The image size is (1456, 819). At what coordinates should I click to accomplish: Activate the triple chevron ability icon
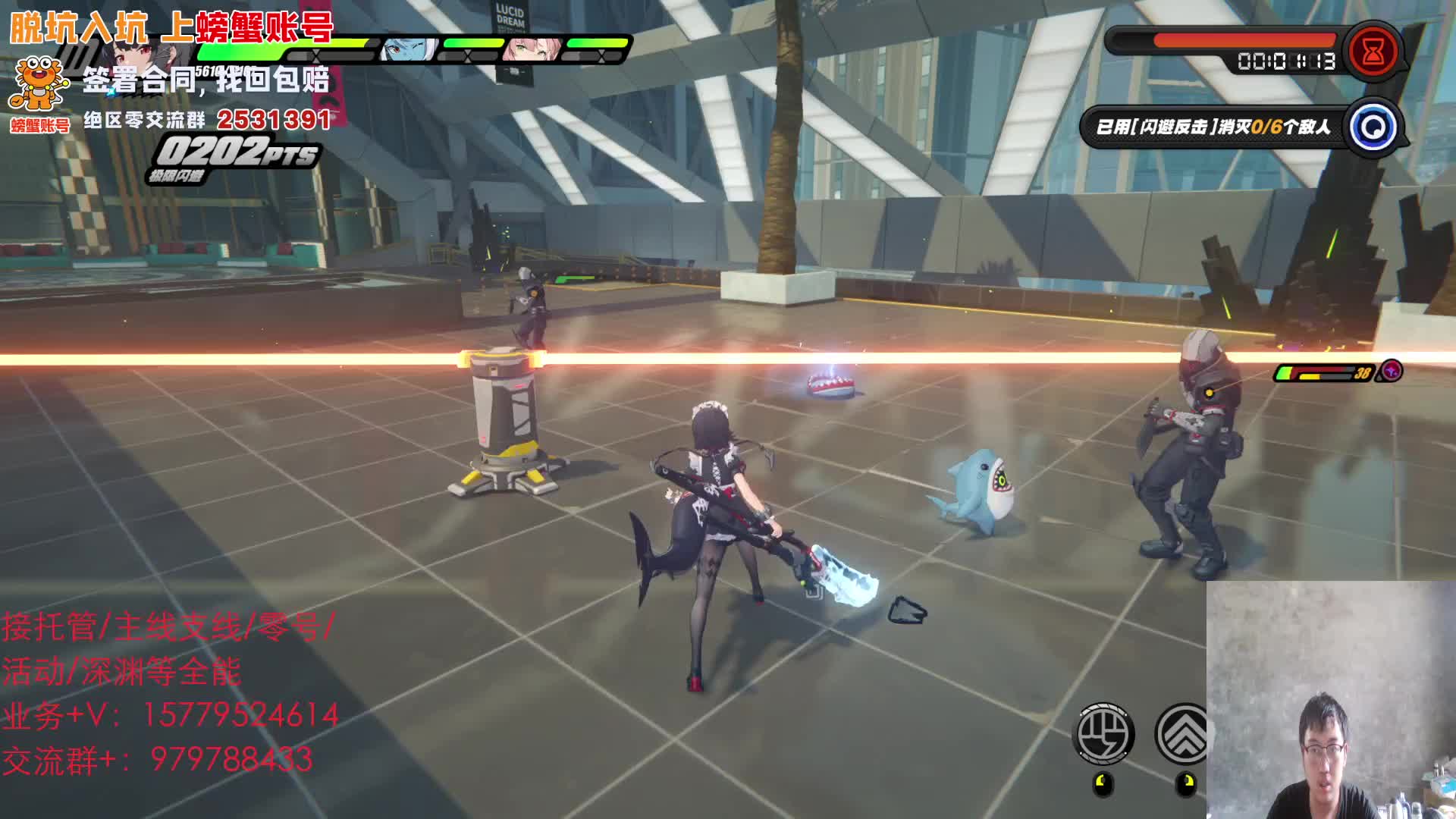[x=1181, y=734]
